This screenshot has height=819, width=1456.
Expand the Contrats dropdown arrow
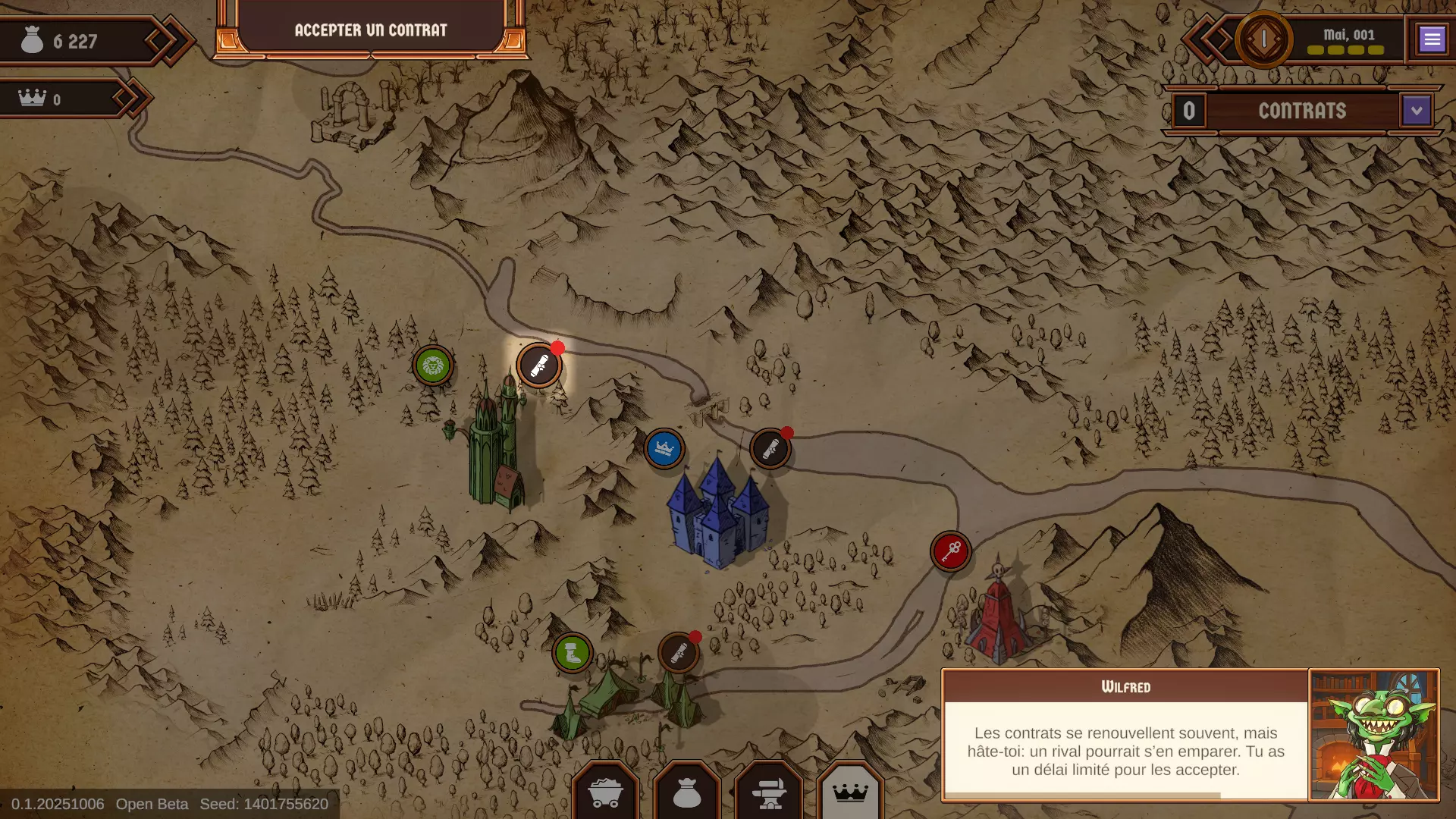1416,111
